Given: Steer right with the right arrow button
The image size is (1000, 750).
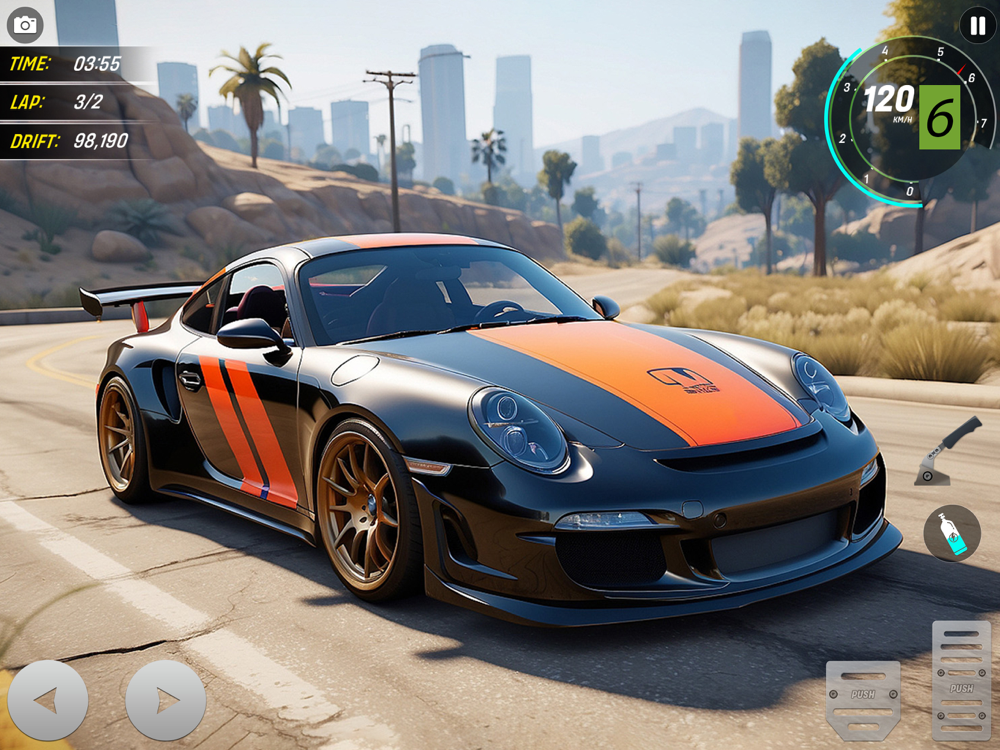Looking at the screenshot, I should coord(165,700).
